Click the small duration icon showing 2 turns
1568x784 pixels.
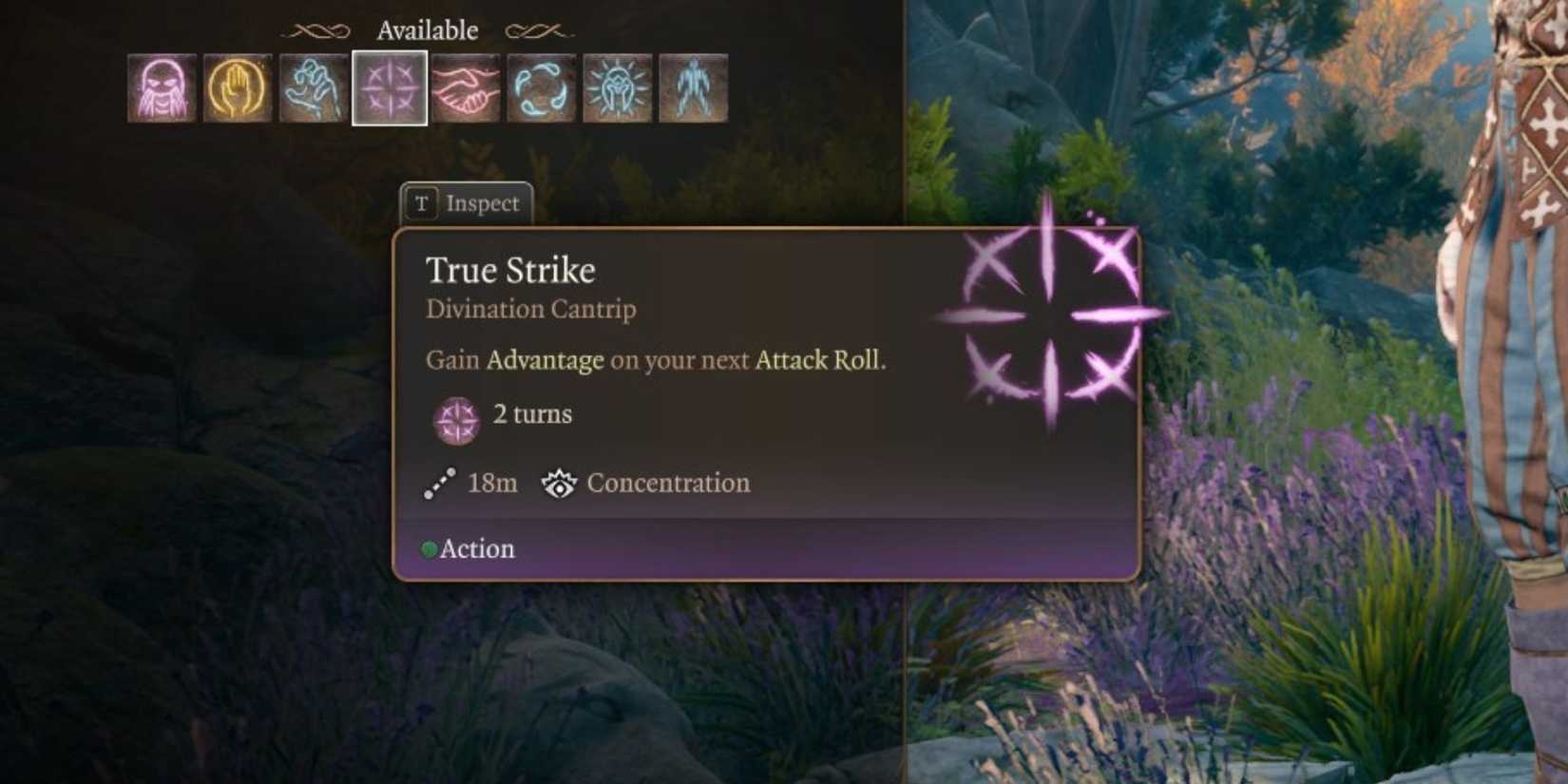coord(457,416)
